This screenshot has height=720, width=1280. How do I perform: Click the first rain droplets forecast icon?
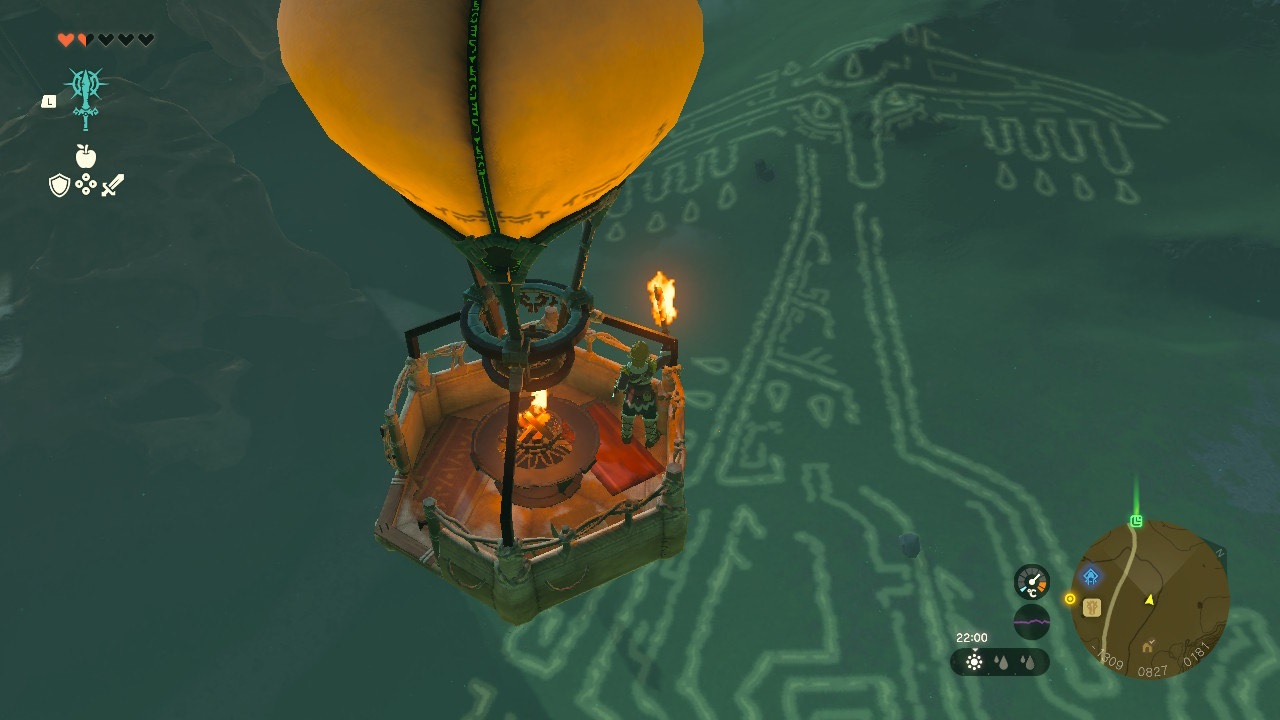[1001, 662]
